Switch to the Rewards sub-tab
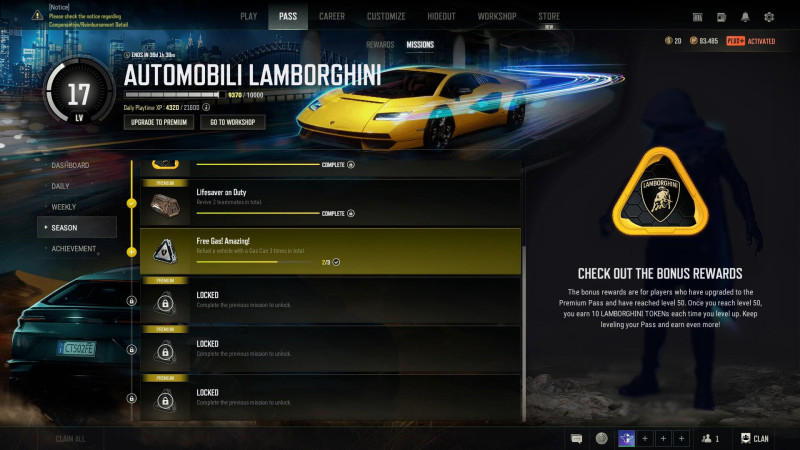Image resolution: width=800 pixels, height=450 pixels. click(x=380, y=45)
